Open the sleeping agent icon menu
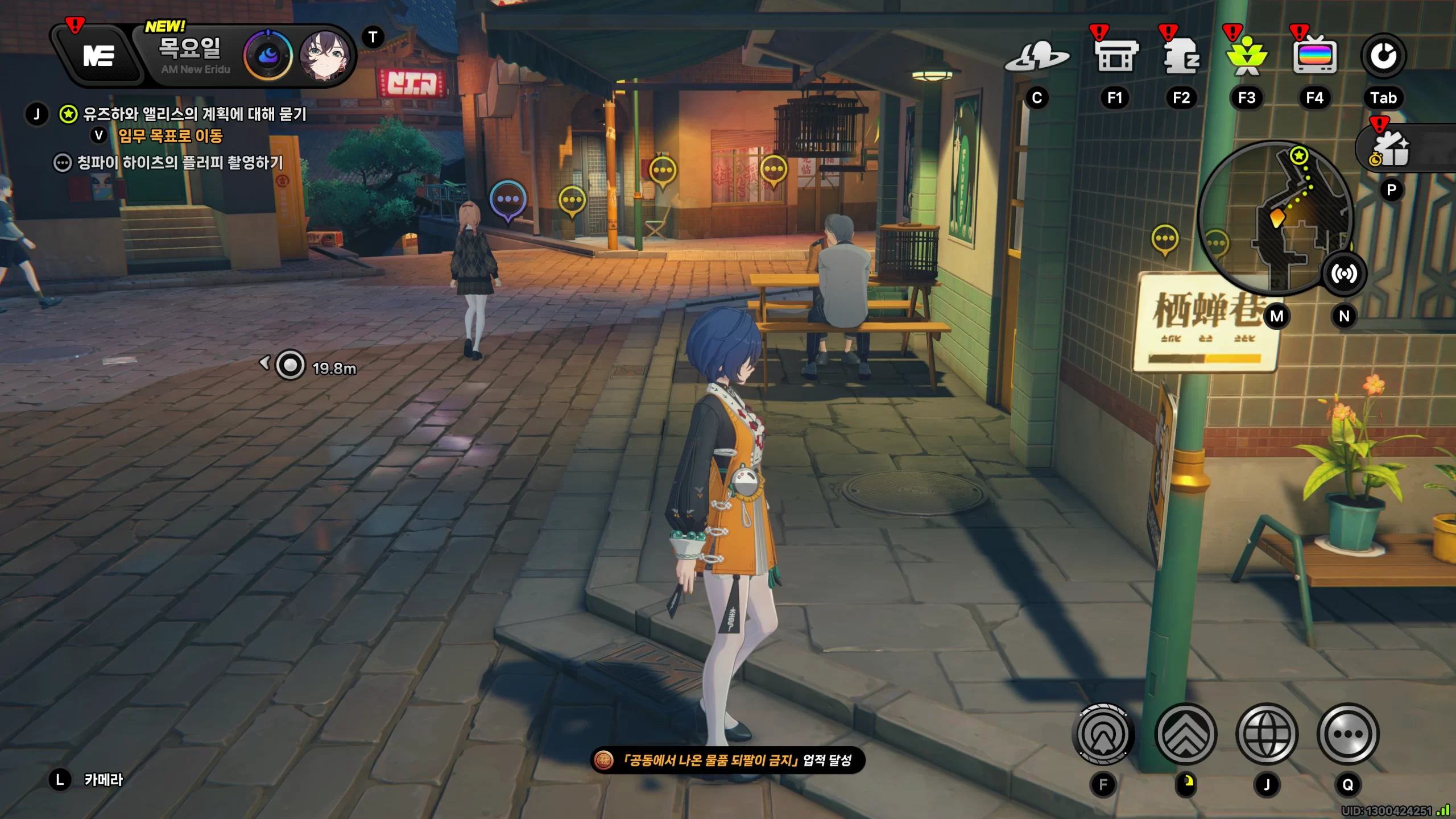 [x=1181, y=57]
